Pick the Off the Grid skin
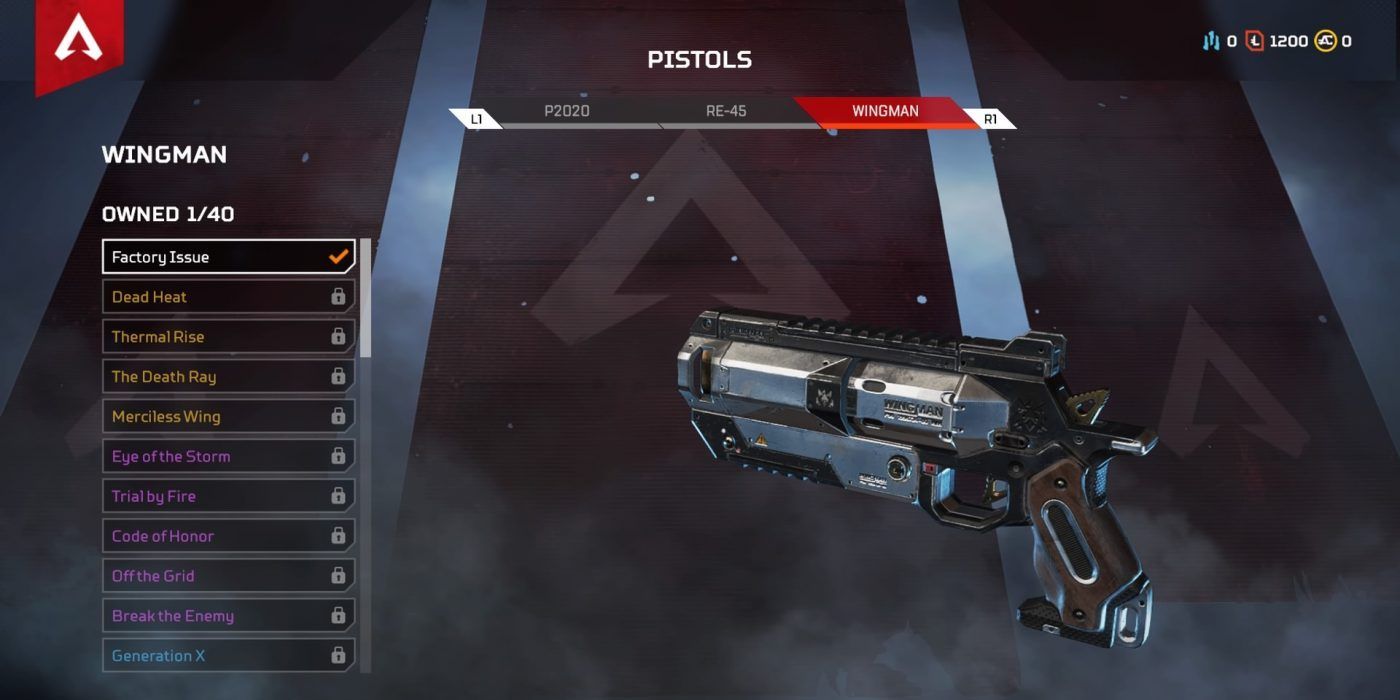This screenshot has width=1400, height=700. click(x=228, y=577)
